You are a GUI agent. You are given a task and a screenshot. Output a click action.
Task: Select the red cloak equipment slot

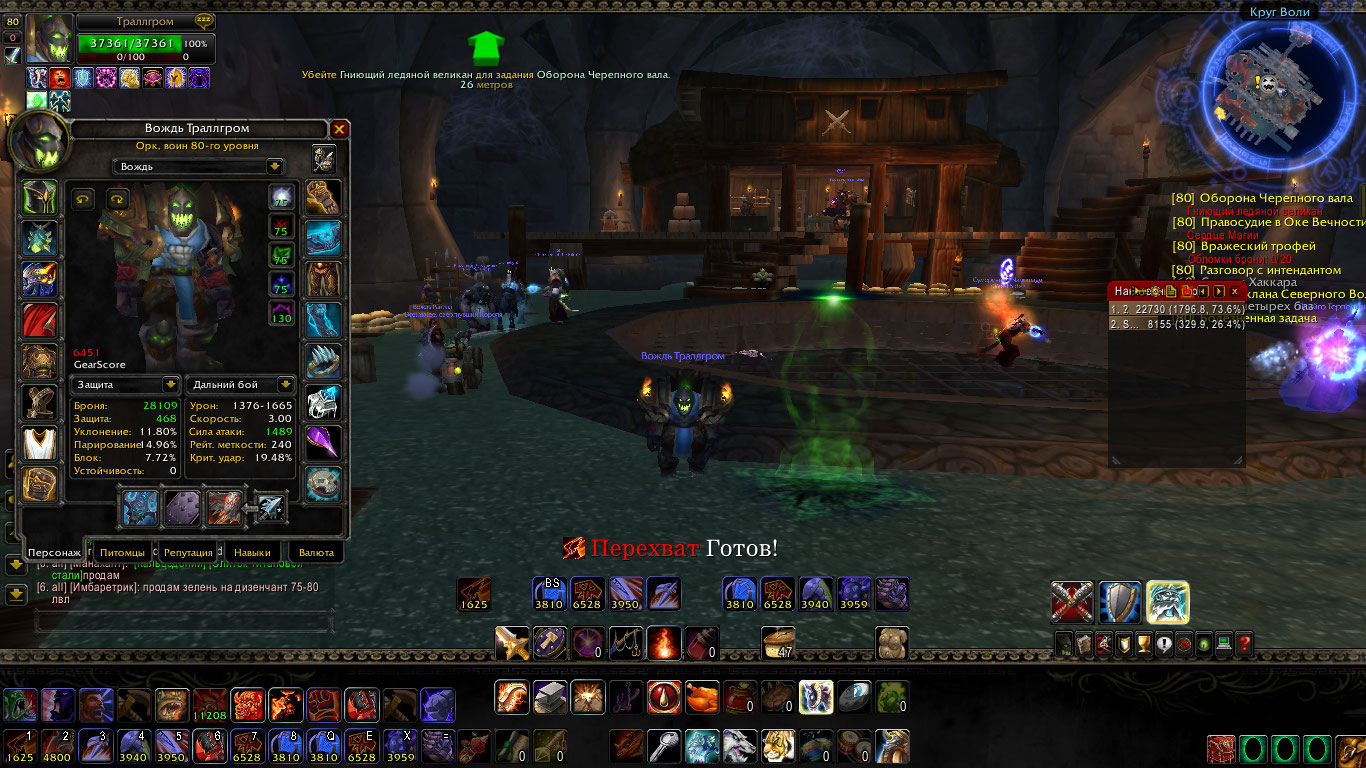click(x=40, y=320)
